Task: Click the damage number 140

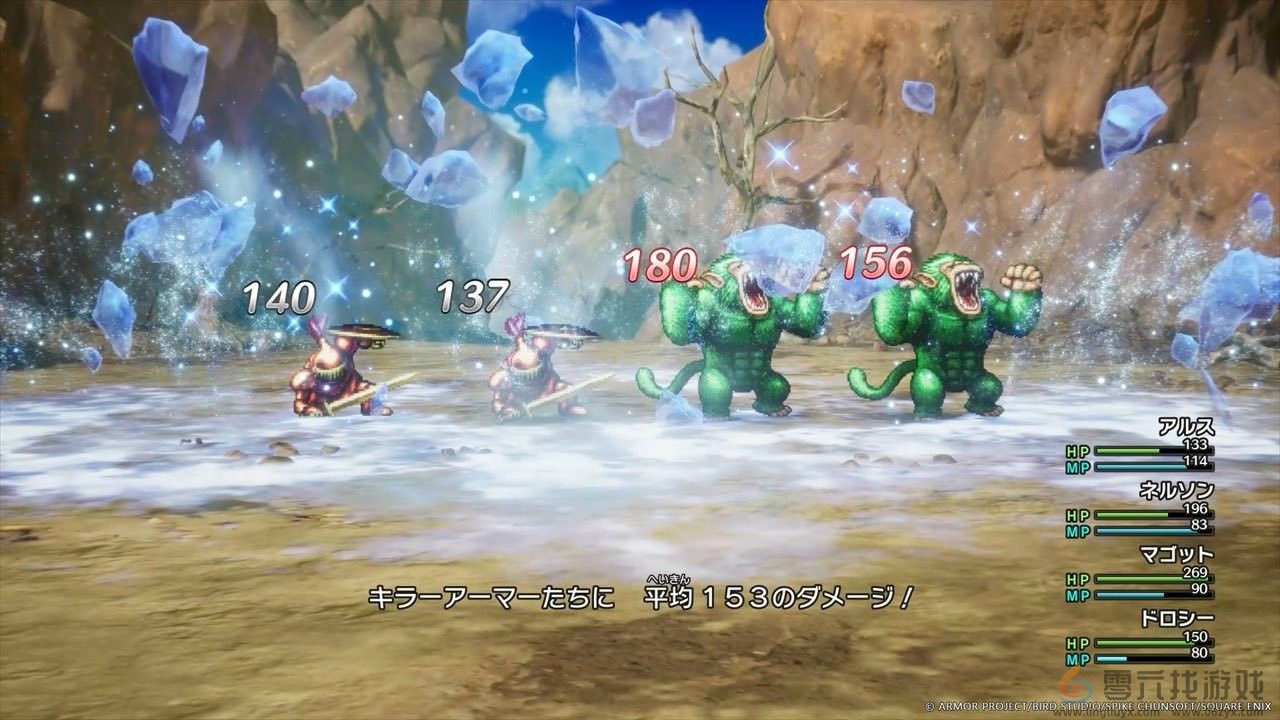Action: (x=277, y=296)
